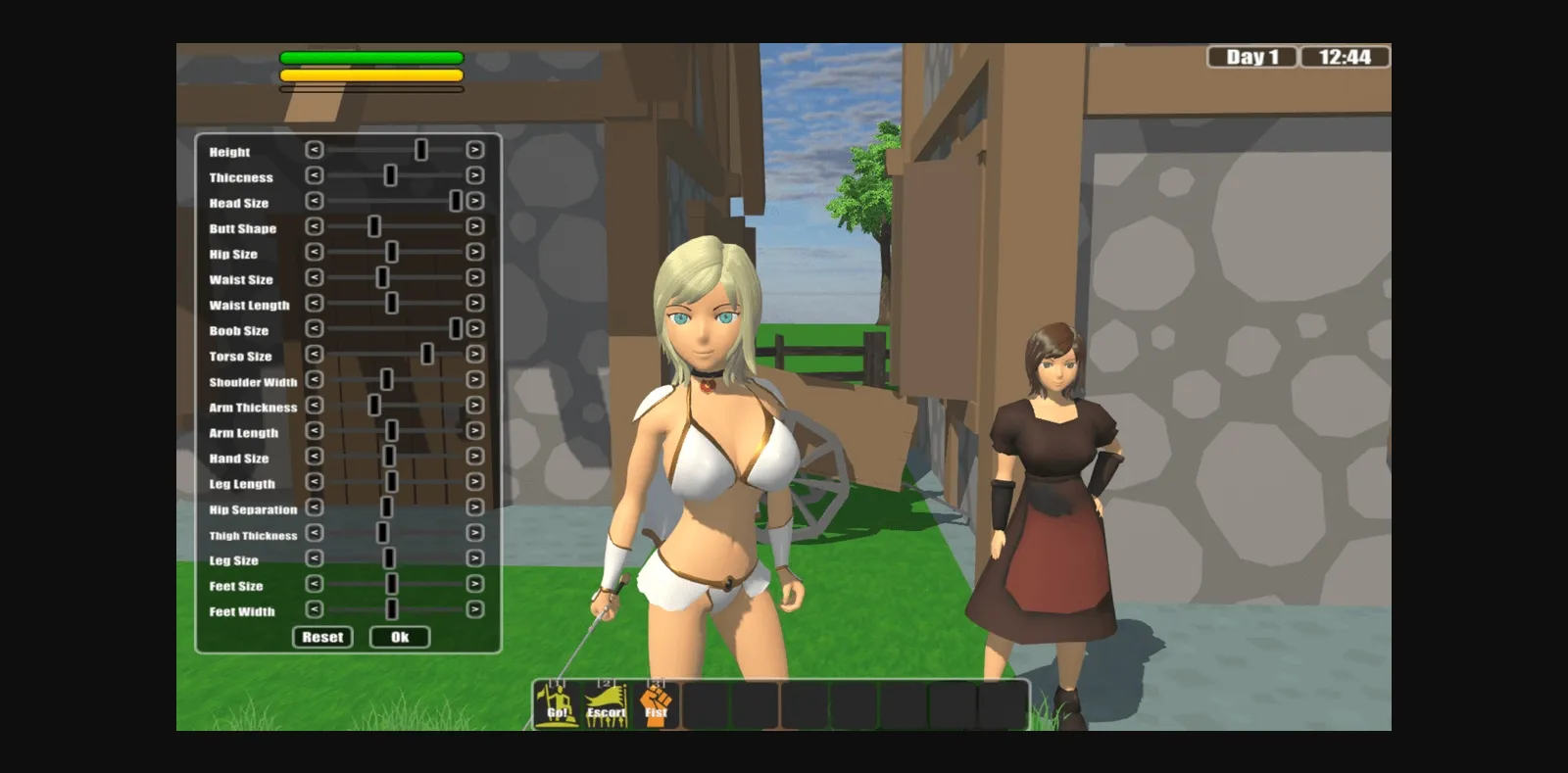Viewport: 1568px width, 773px height.
Task: Increase Waist Size with the right arrow
Action: click(473, 279)
